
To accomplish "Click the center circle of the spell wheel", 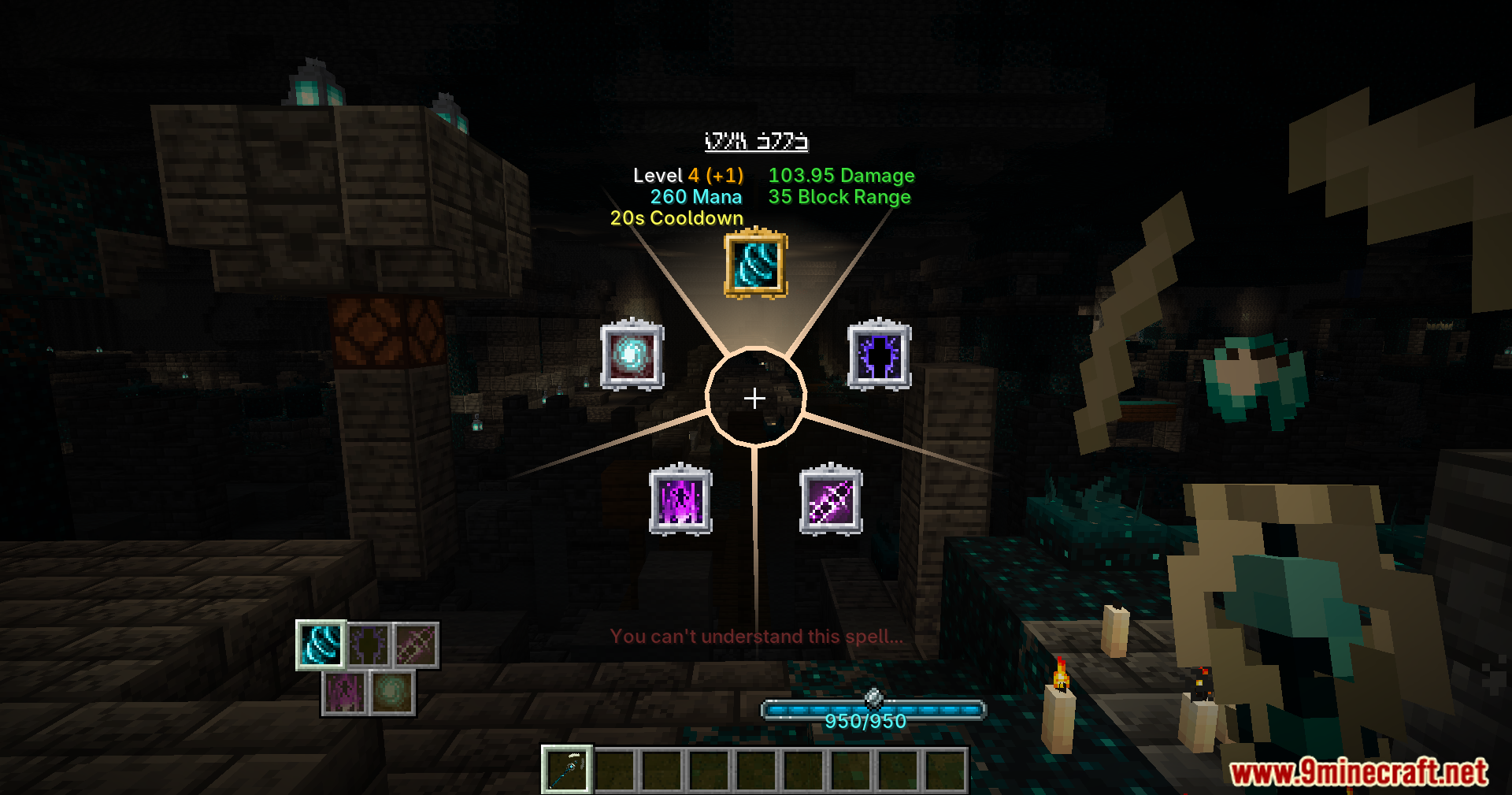I will click(754, 399).
